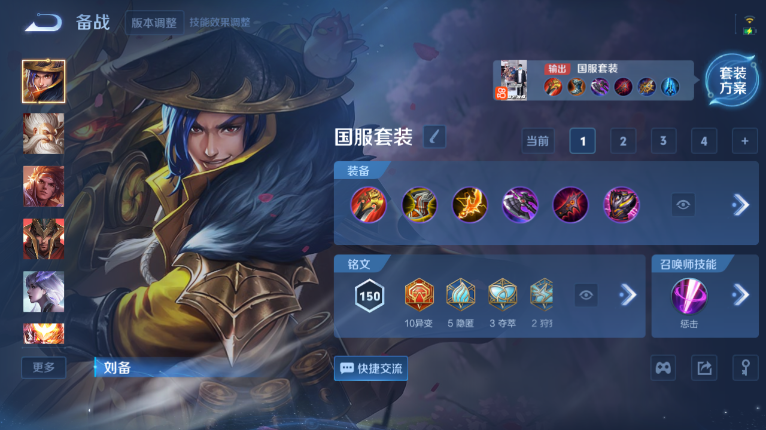
Task: Edit the 国服套装 name with the pencil icon
Action: (x=434, y=137)
